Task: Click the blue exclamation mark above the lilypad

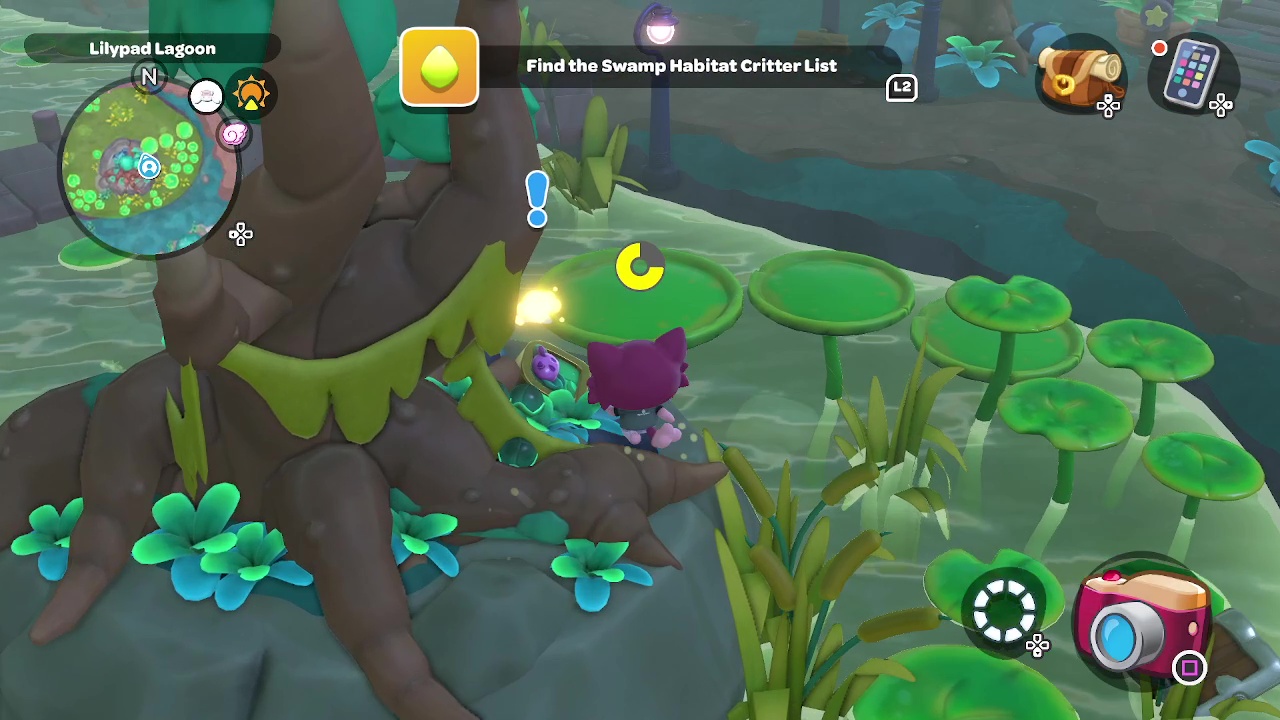Action: click(537, 198)
